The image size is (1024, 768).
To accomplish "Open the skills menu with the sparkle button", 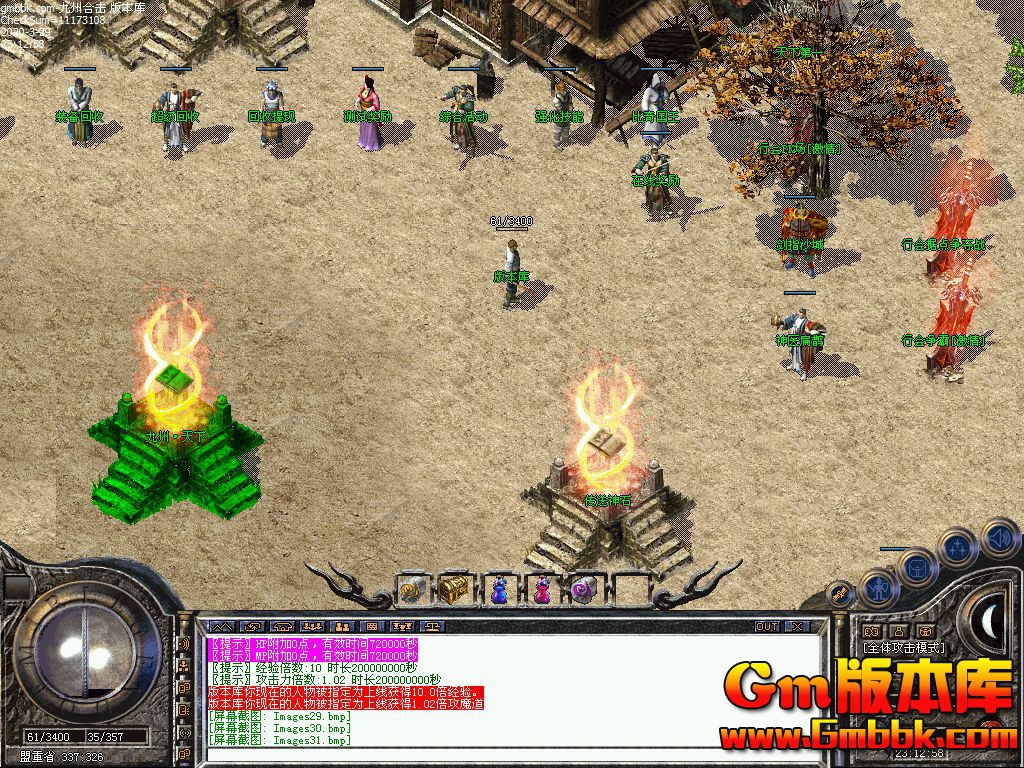I will (958, 548).
